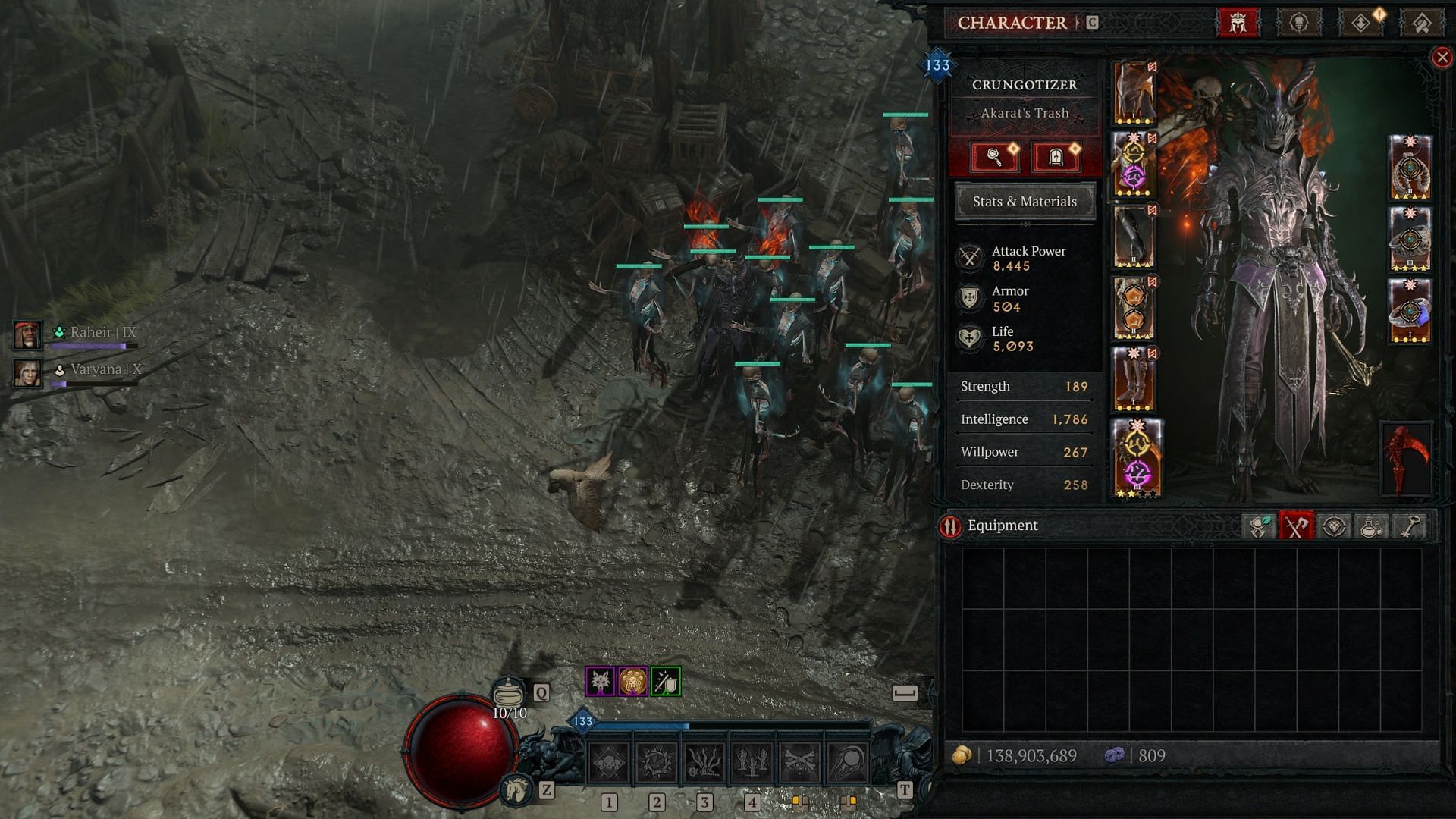Click the wolf head buff icon
This screenshot has height=819, width=1456.
coord(600,682)
